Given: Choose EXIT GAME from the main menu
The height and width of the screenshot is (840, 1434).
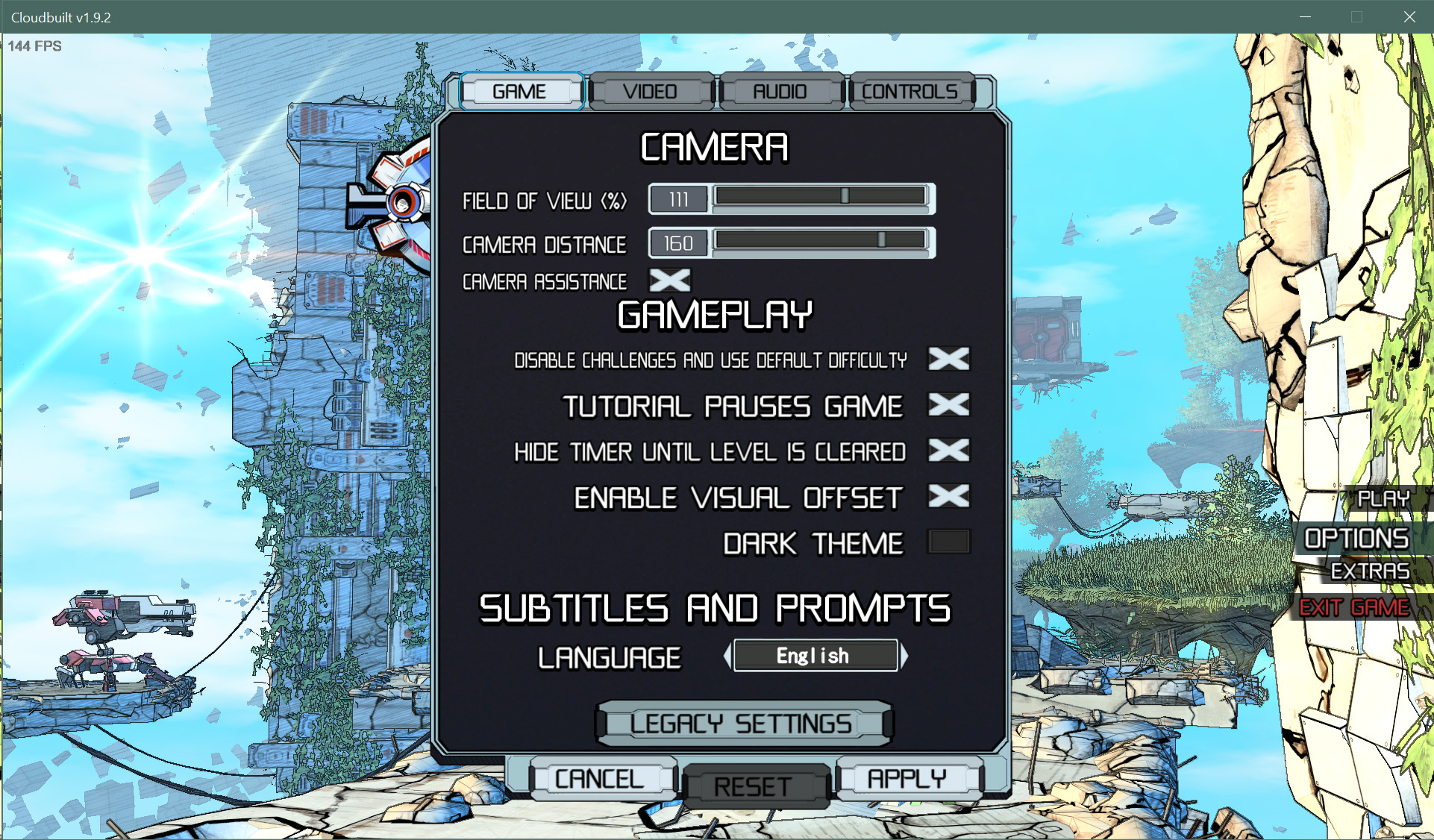Looking at the screenshot, I should [1353, 607].
